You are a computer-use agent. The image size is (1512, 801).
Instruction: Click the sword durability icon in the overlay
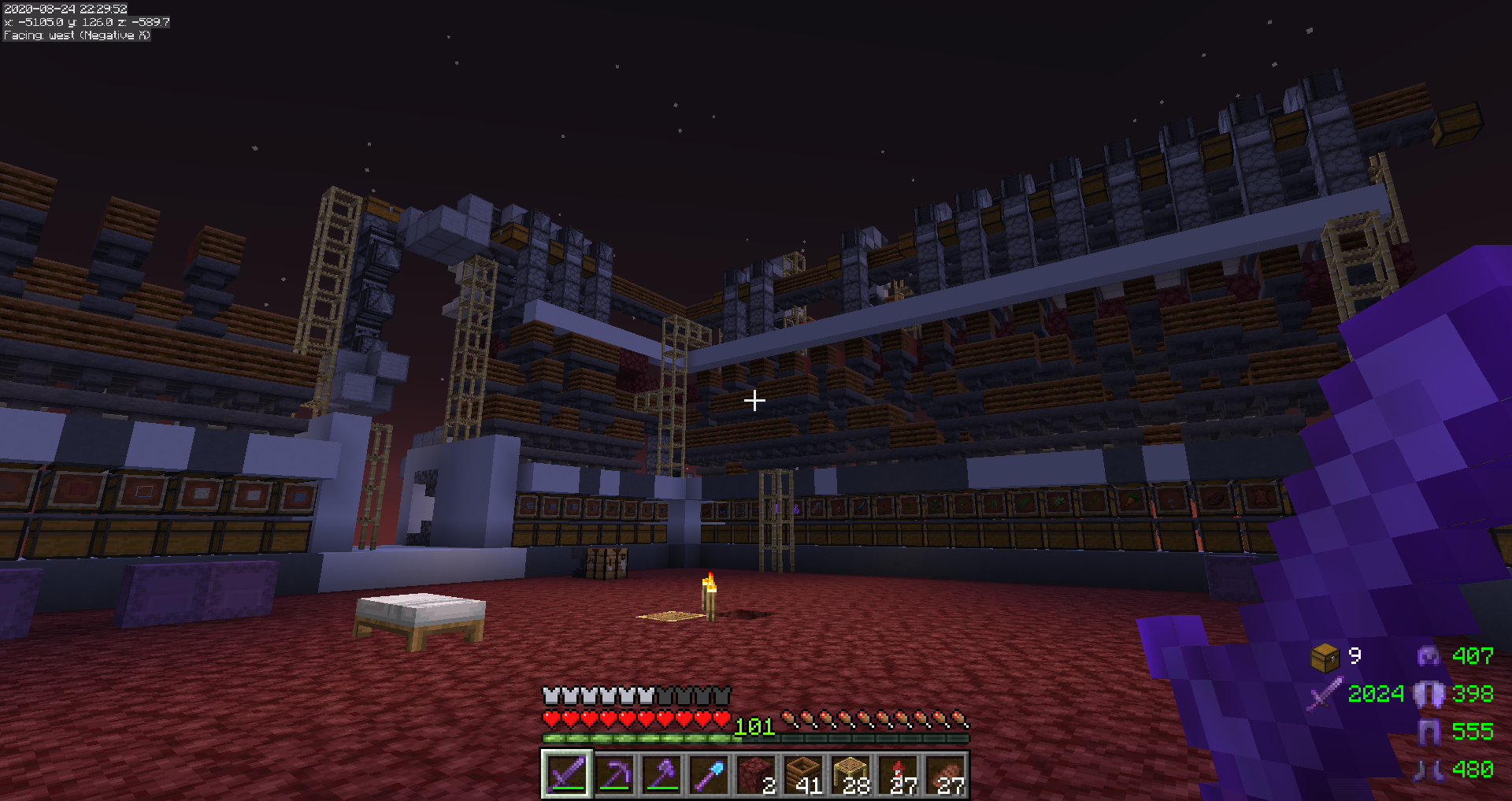1325,694
